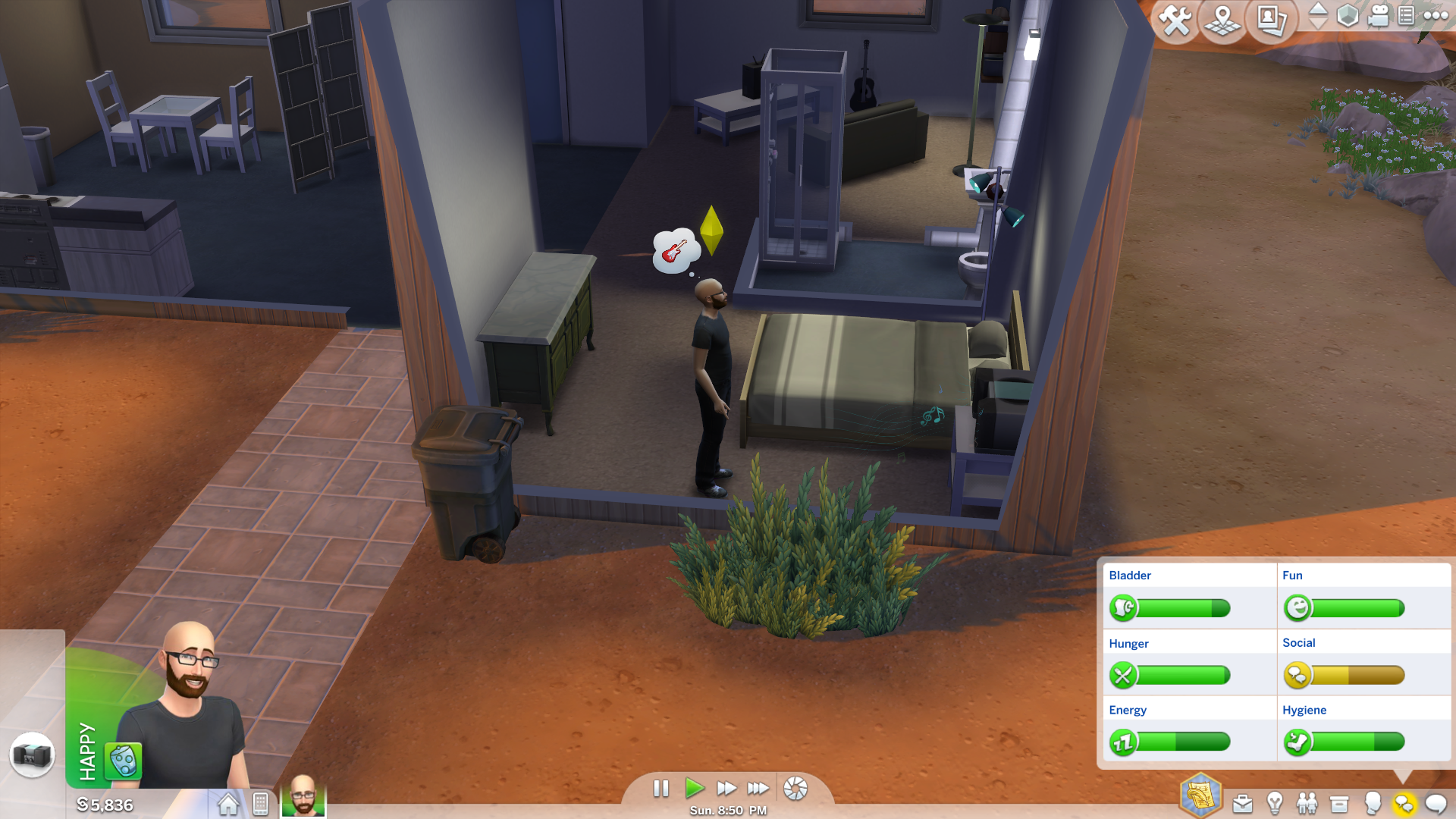The image size is (1456, 819).
Task: Open the aspiration scroll and quill panel
Action: [x=1200, y=796]
